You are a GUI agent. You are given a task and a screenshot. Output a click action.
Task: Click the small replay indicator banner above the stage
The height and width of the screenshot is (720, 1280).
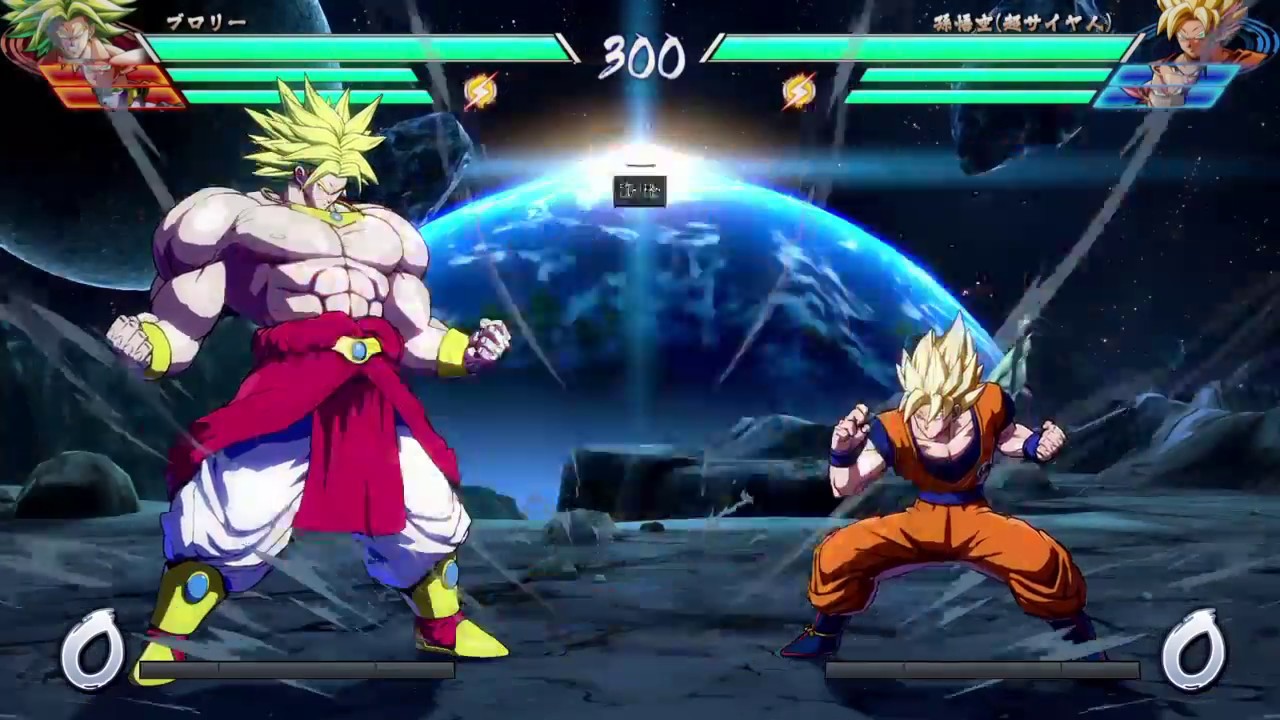tap(639, 190)
